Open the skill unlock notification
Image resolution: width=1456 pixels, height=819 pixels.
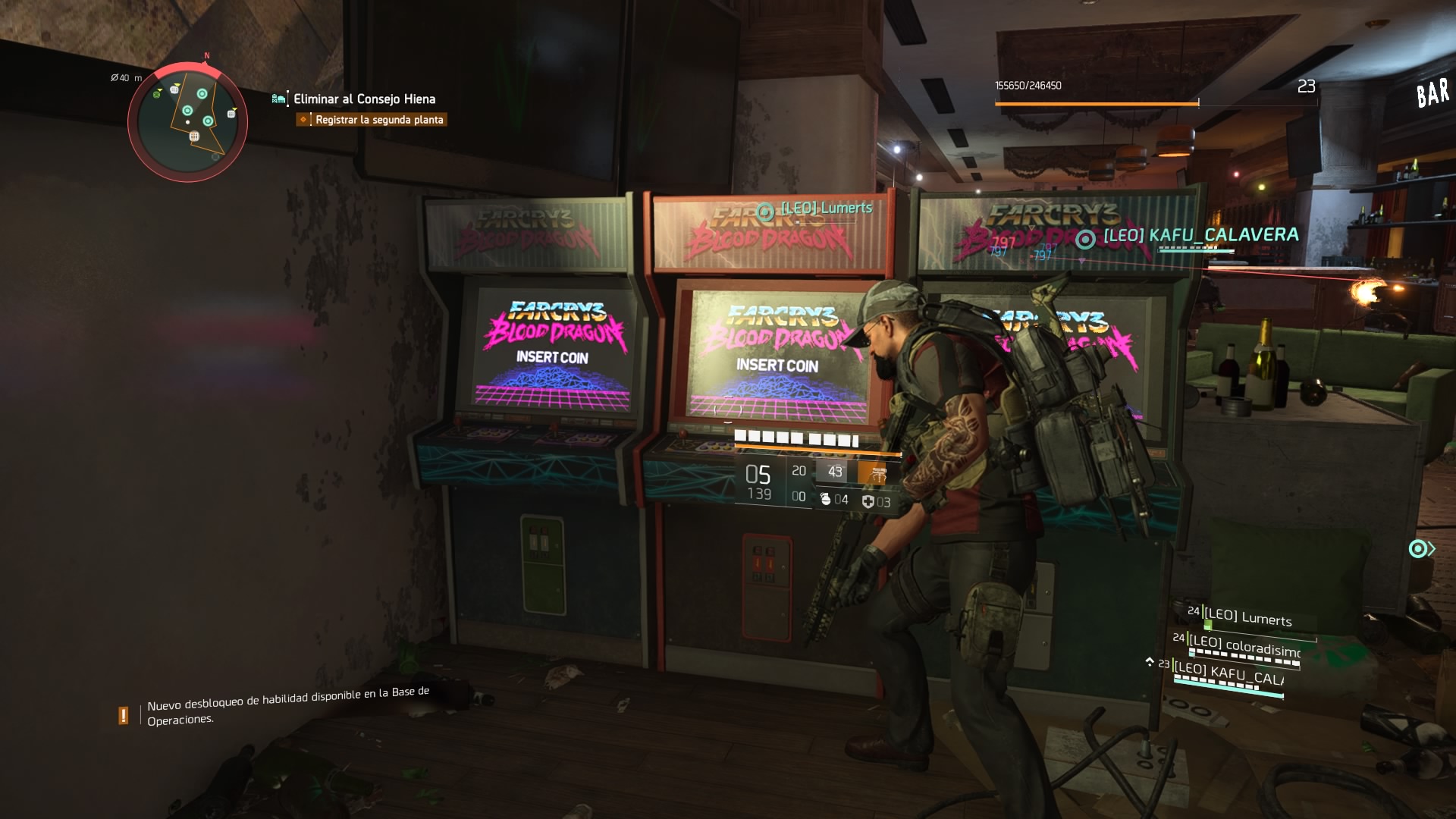coord(288,706)
